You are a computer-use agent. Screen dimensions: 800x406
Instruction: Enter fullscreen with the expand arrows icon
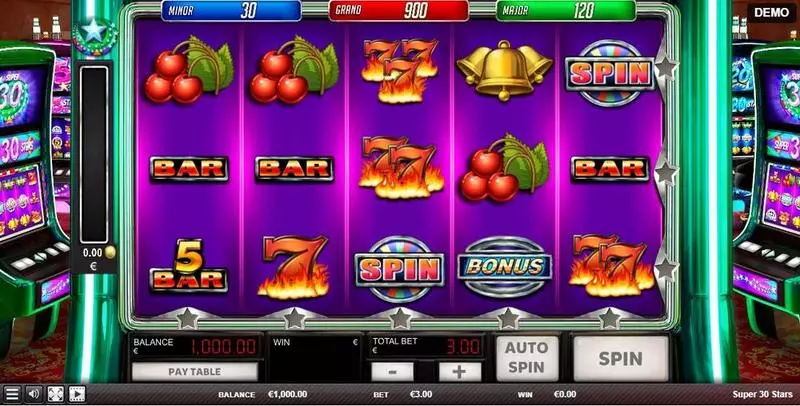55,394
